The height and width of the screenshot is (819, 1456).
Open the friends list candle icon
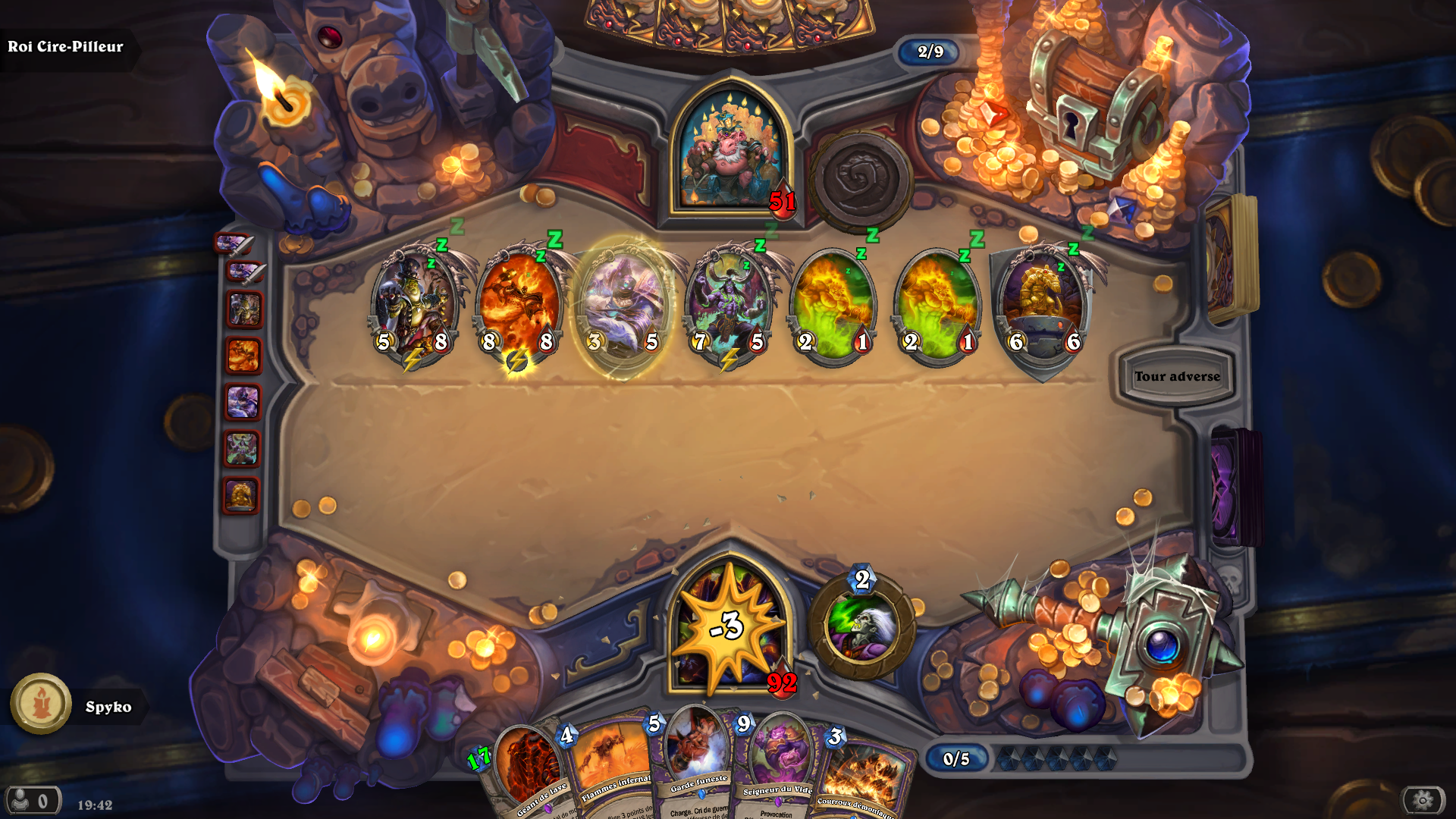[x=42, y=705]
